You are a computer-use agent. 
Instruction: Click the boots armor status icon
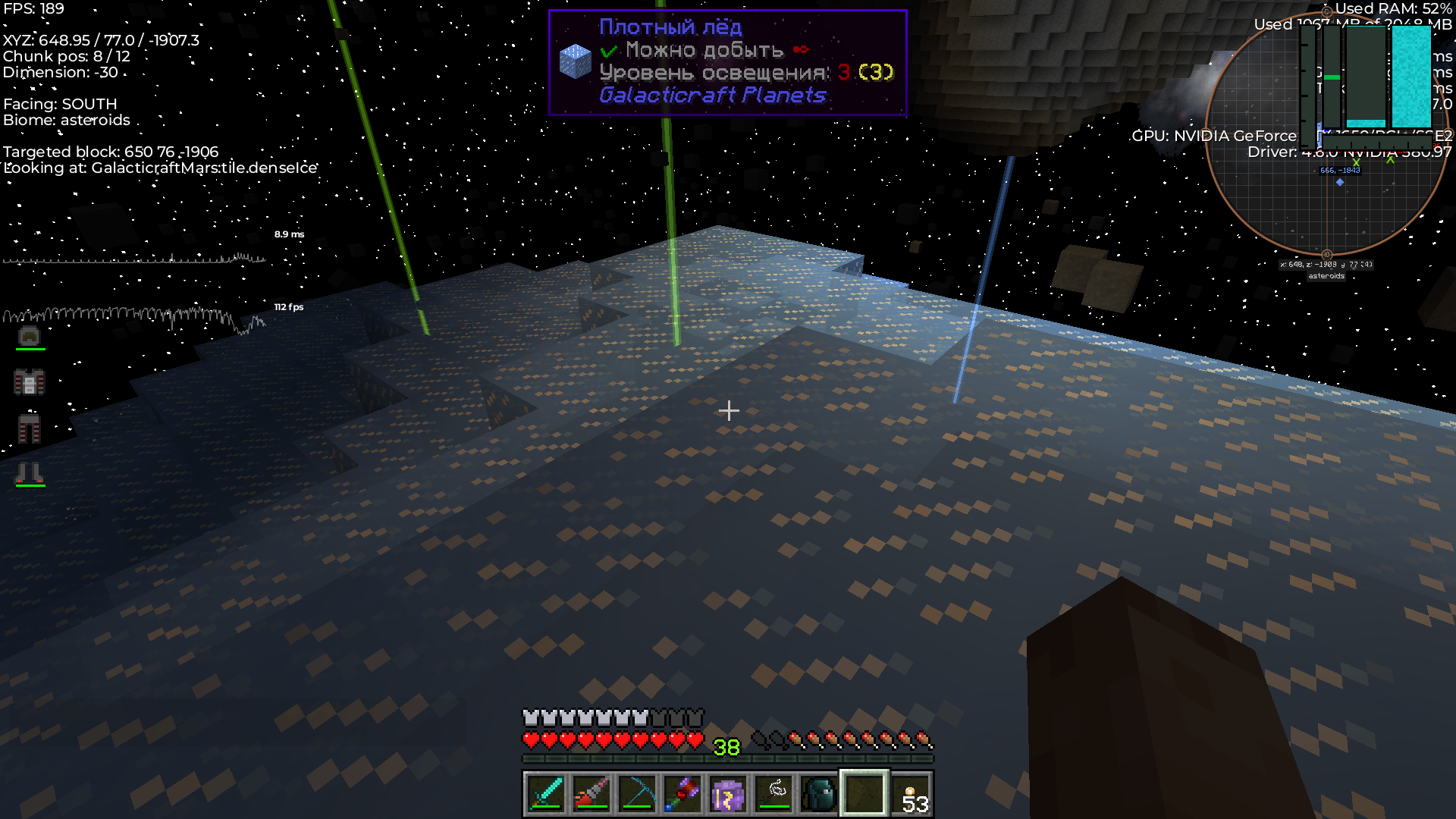30,474
